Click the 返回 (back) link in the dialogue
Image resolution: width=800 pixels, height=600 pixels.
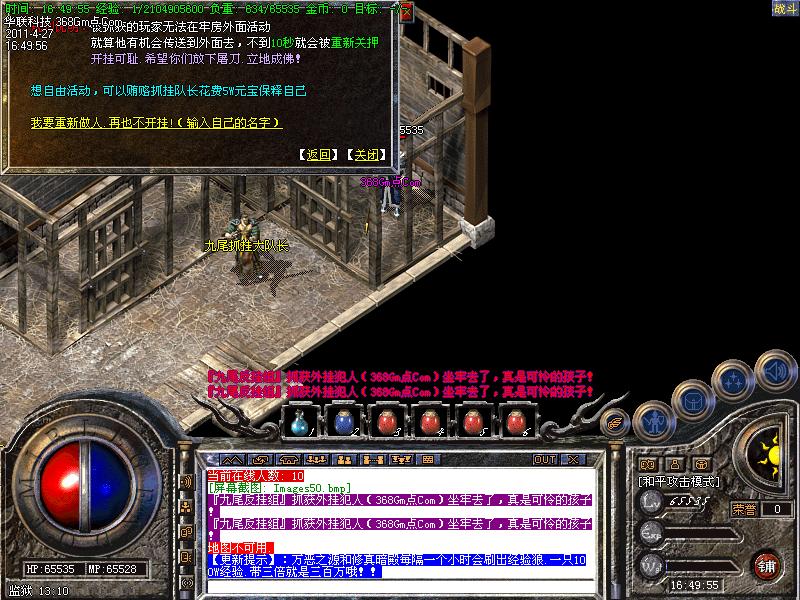(x=319, y=155)
